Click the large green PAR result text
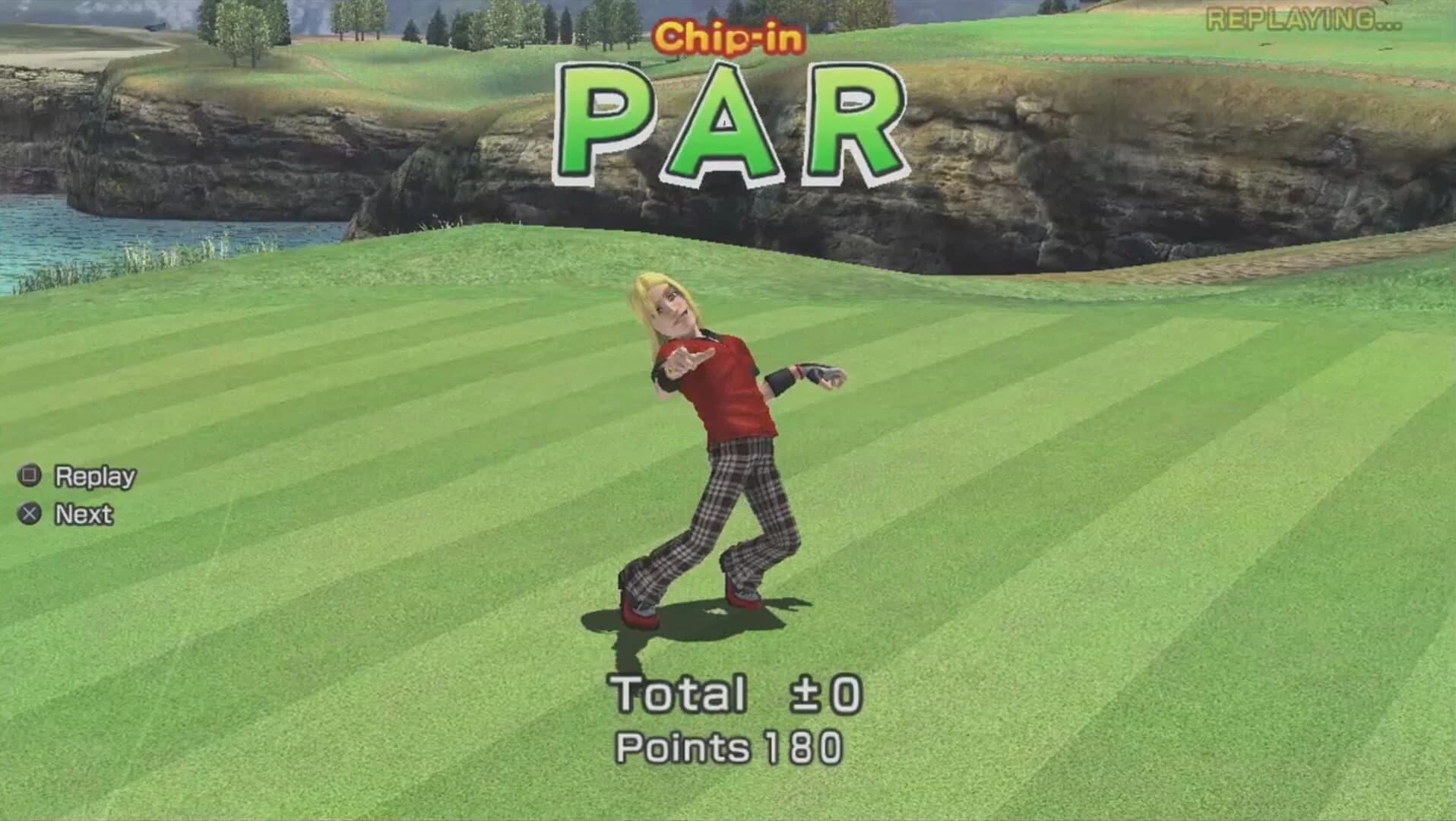Screen dimensions: 1456x821 733,122
